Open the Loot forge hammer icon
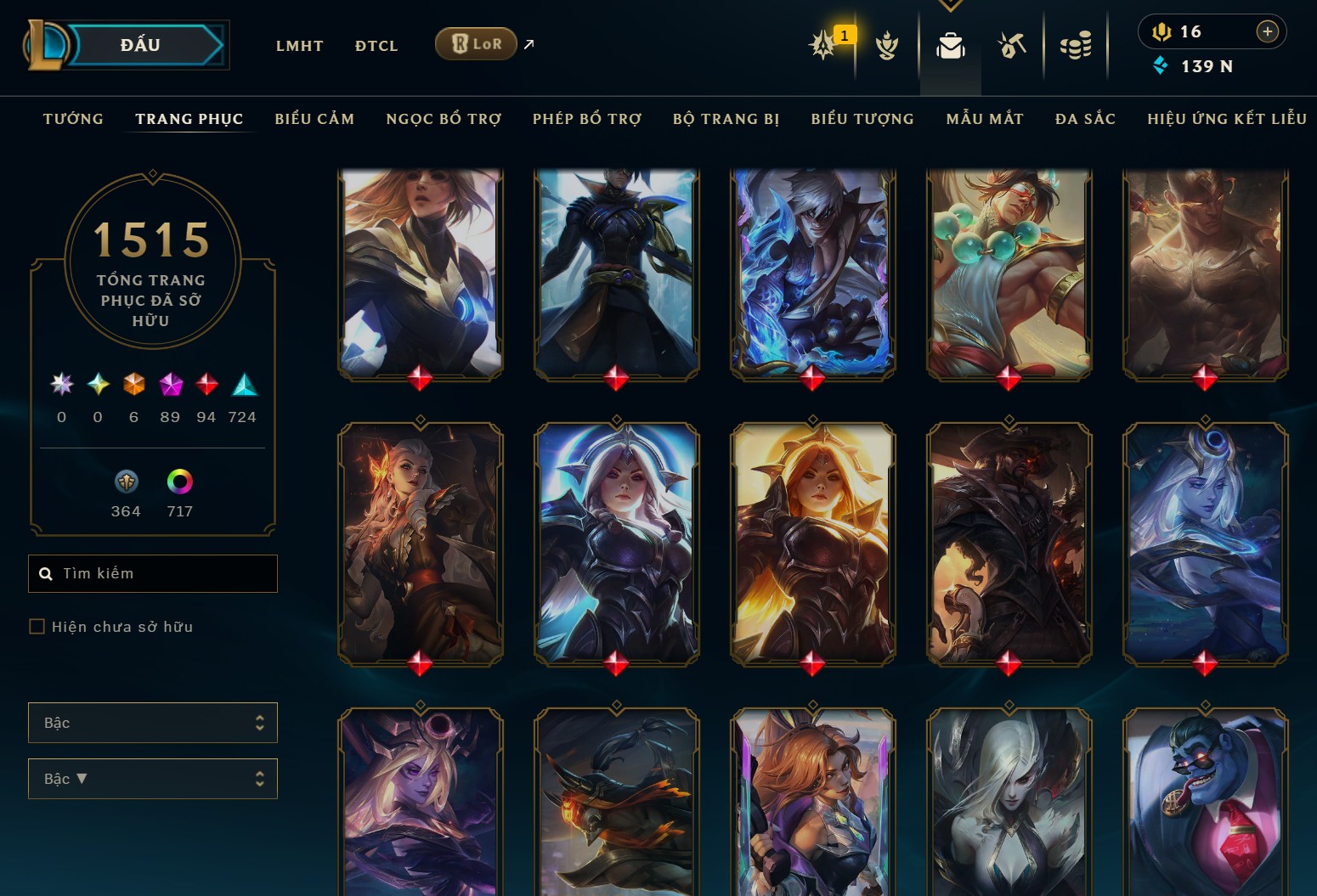Viewport: 1317px width, 896px height. tap(1013, 47)
